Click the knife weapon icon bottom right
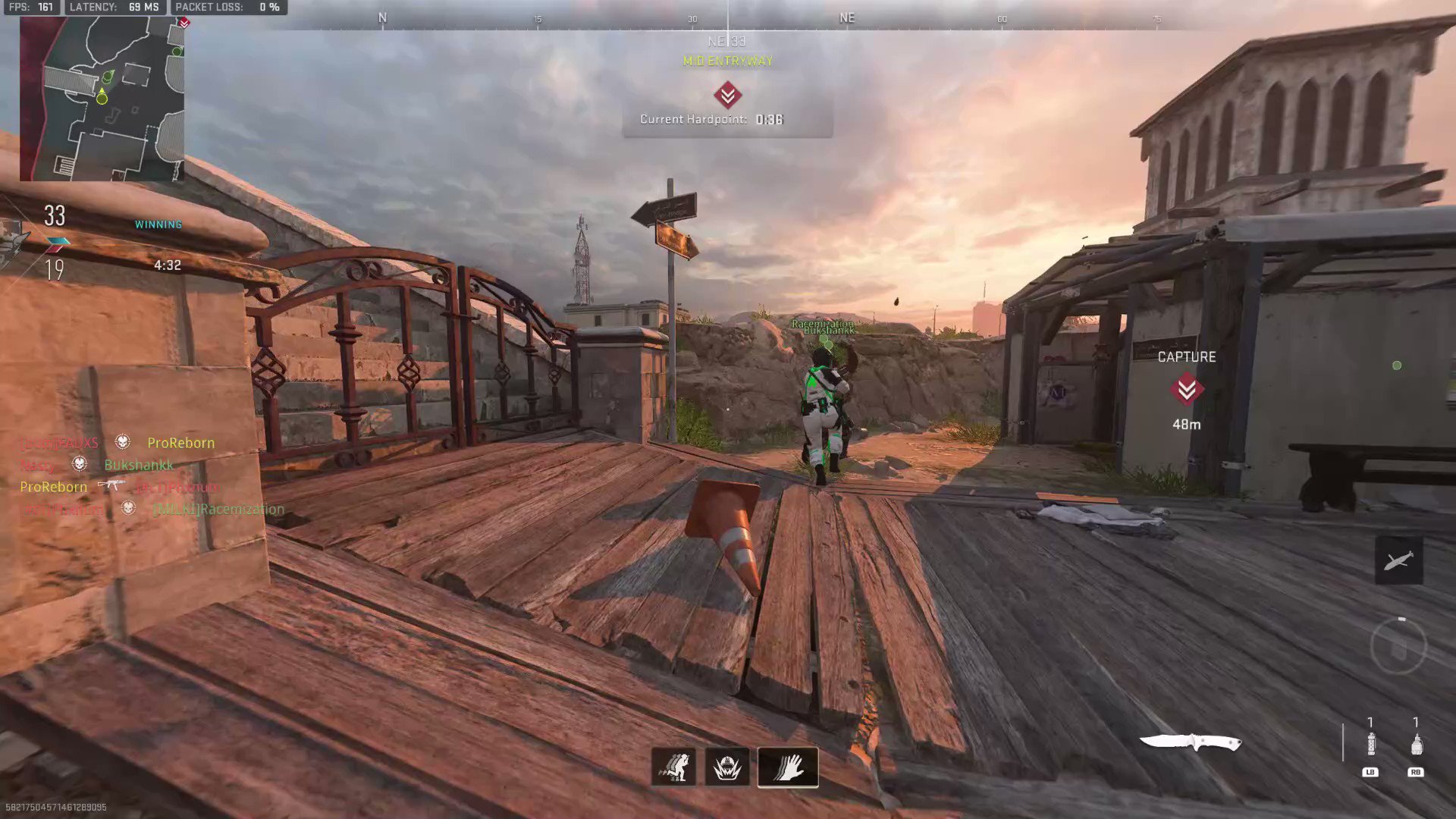 [1192, 742]
